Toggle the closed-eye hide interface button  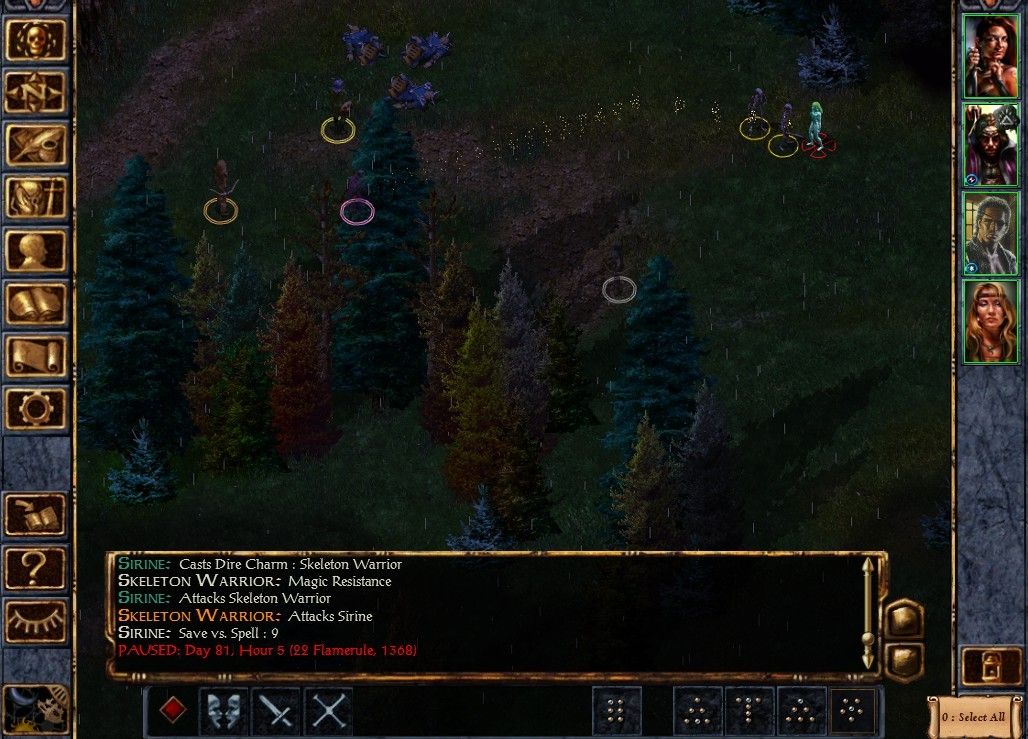tap(37, 621)
